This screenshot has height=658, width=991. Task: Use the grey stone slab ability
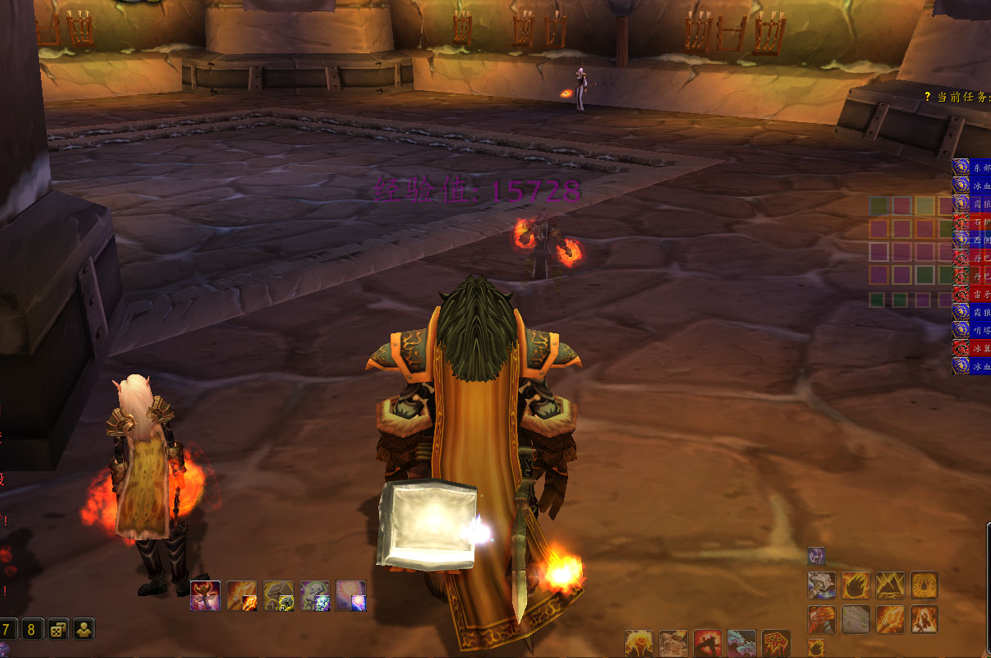pyautogui.click(x=856, y=620)
